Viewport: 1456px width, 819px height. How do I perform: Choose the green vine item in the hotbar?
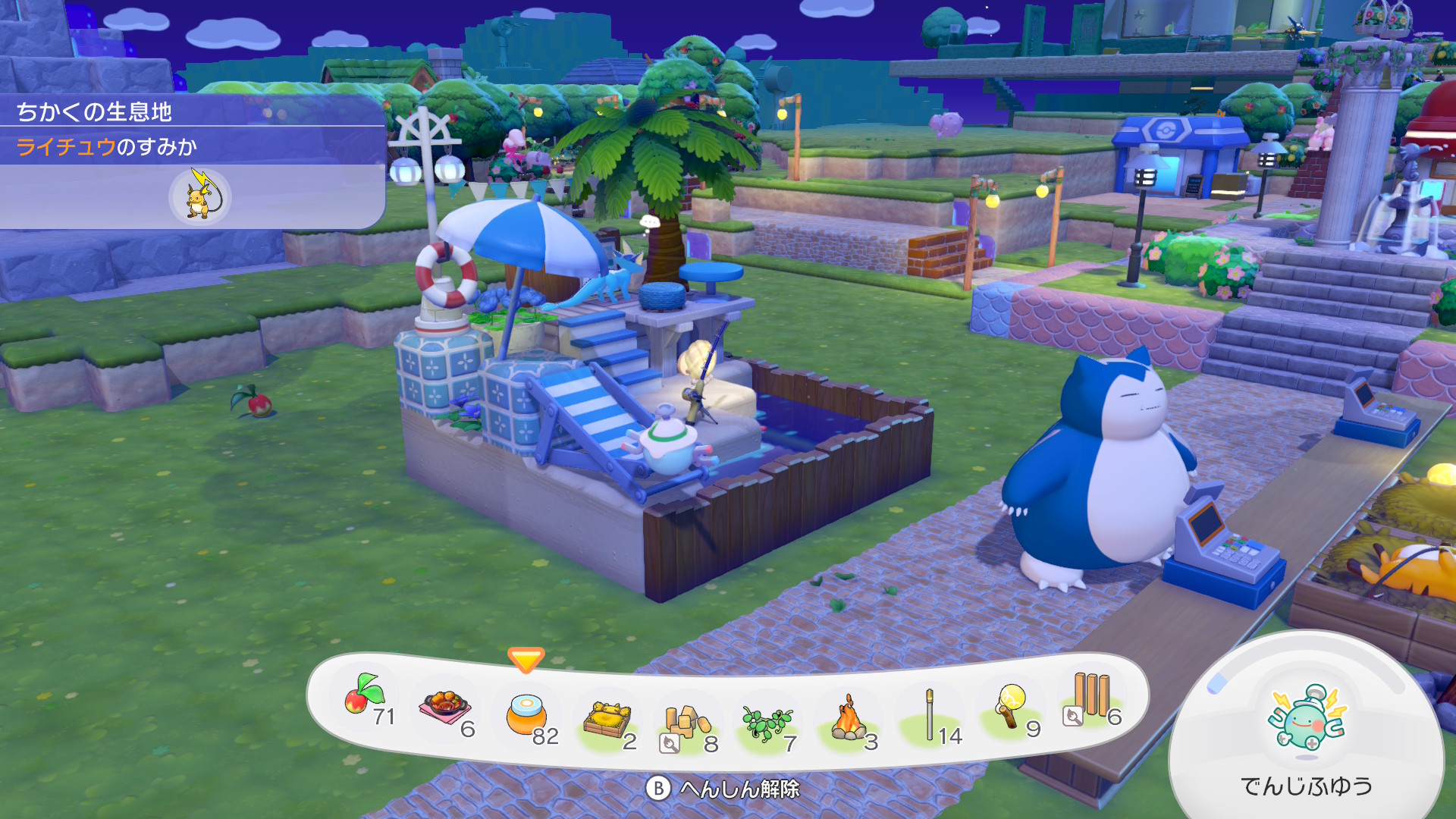tap(767, 724)
